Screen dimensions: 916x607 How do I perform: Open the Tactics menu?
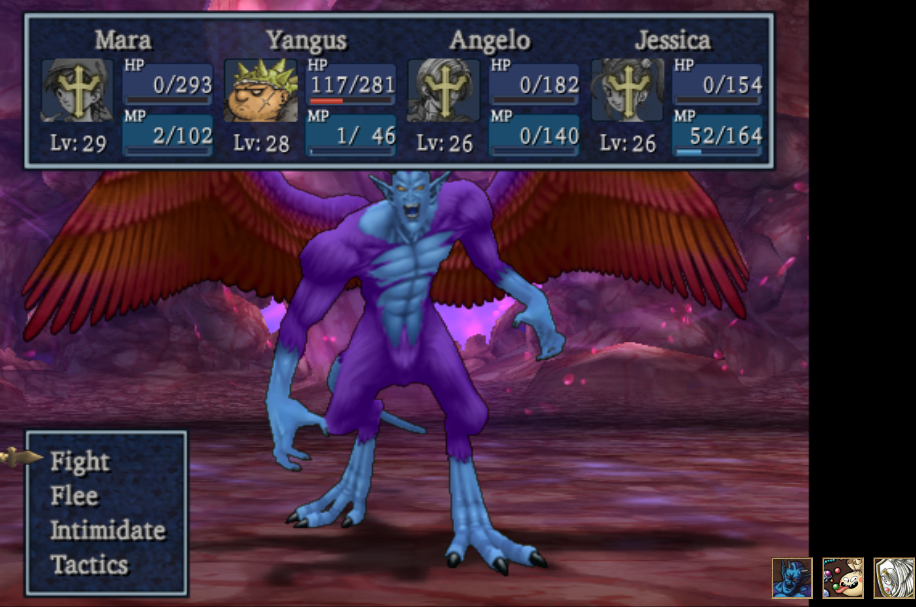(89, 564)
